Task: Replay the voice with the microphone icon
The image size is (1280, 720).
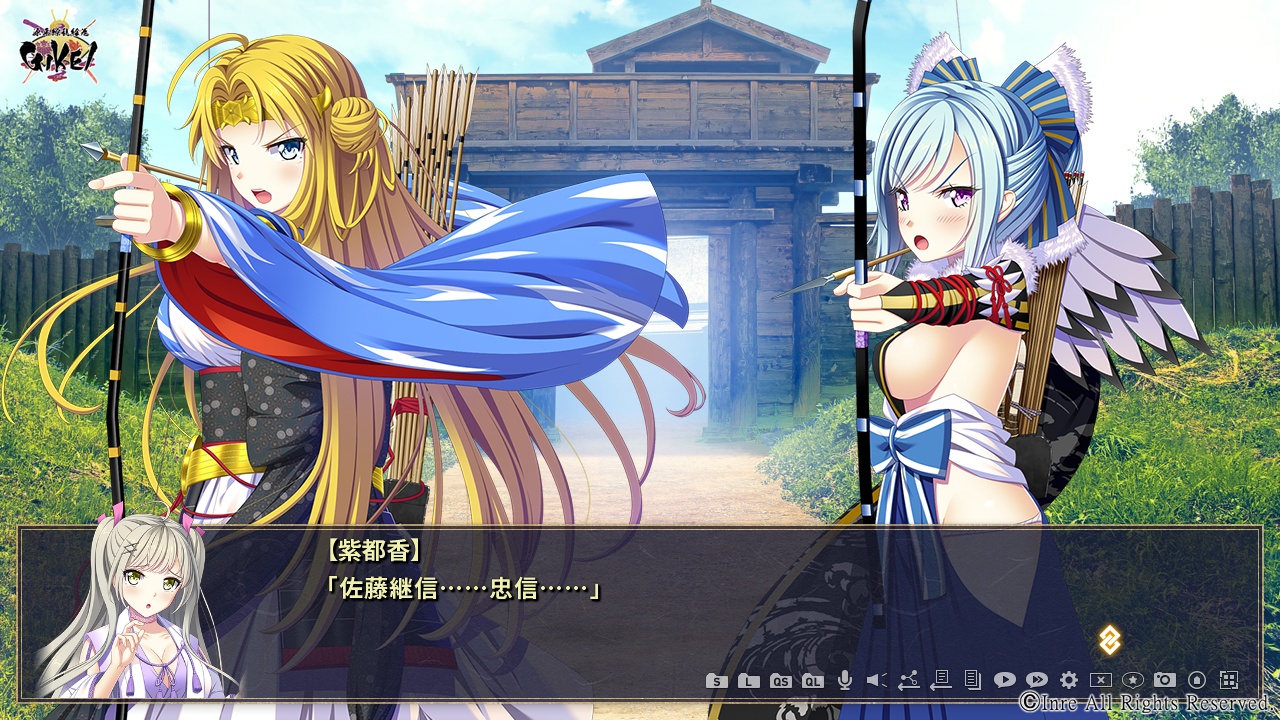Action: click(x=845, y=681)
